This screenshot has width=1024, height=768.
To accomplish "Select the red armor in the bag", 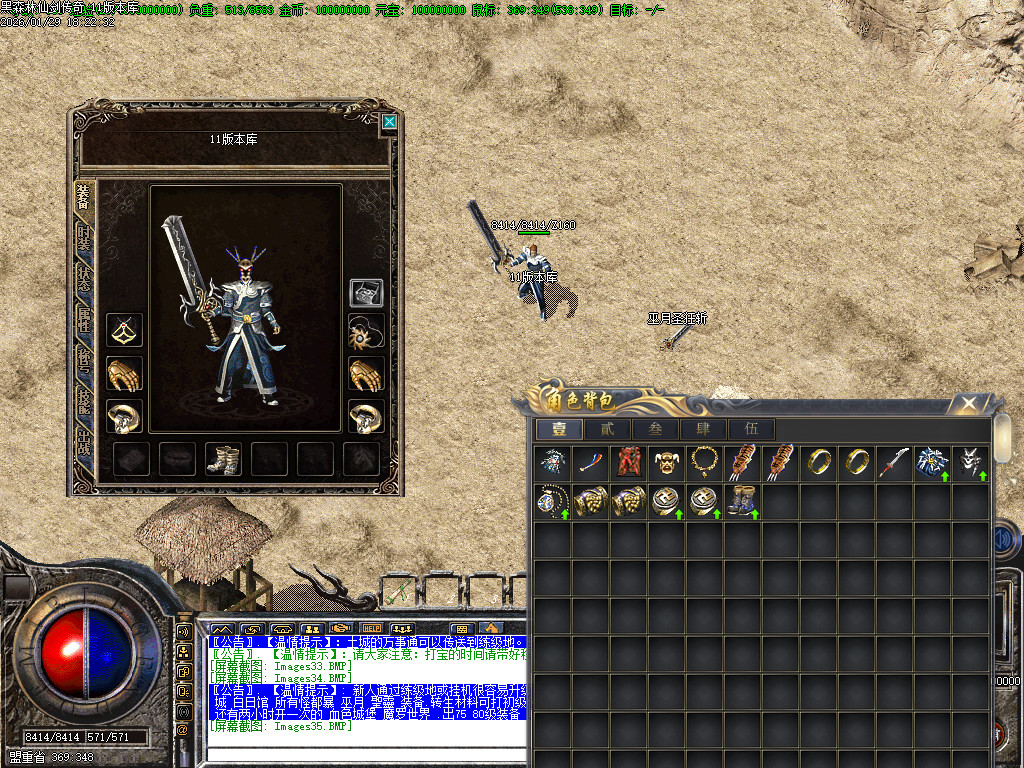I will coord(627,462).
